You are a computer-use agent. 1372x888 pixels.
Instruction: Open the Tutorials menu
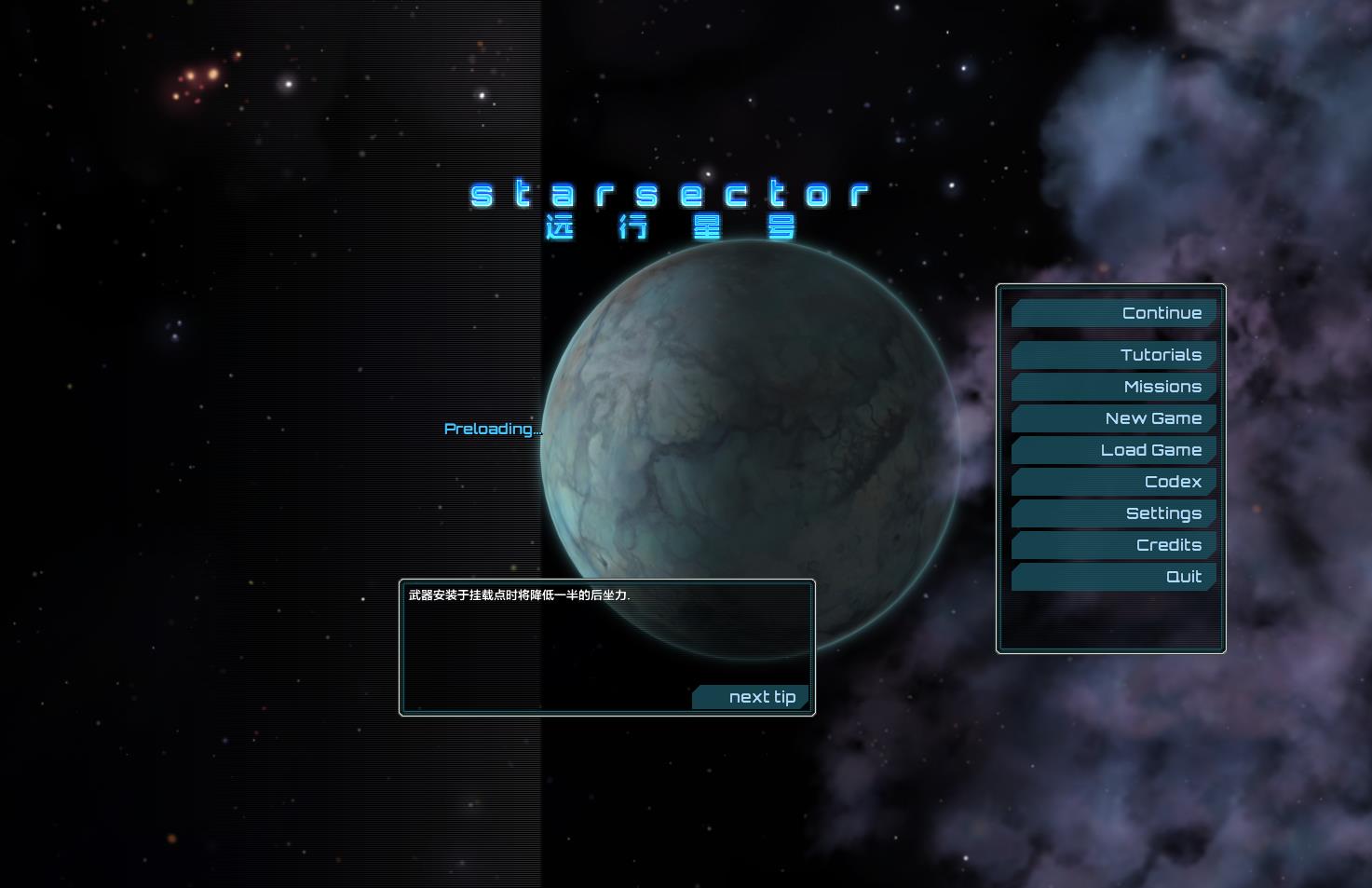(x=1114, y=355)
